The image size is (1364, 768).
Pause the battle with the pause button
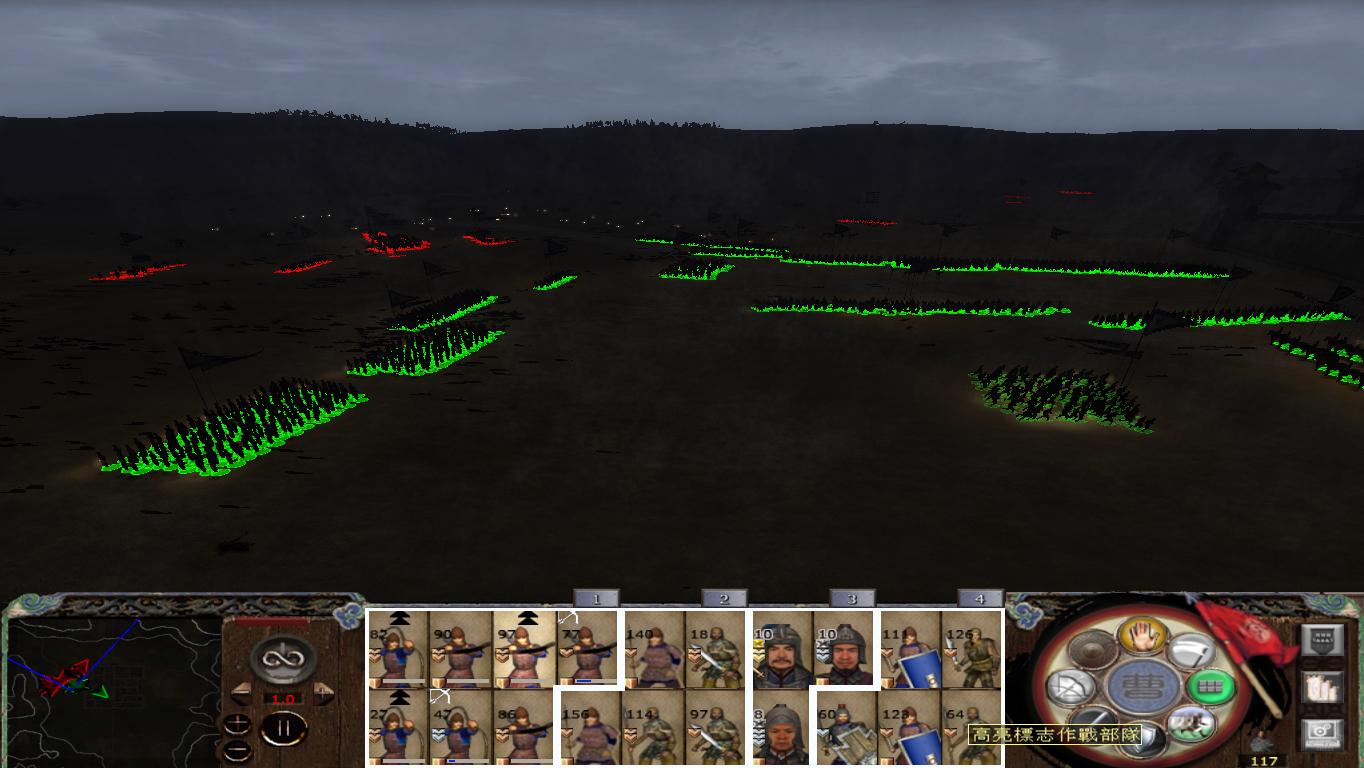[286, 728]
